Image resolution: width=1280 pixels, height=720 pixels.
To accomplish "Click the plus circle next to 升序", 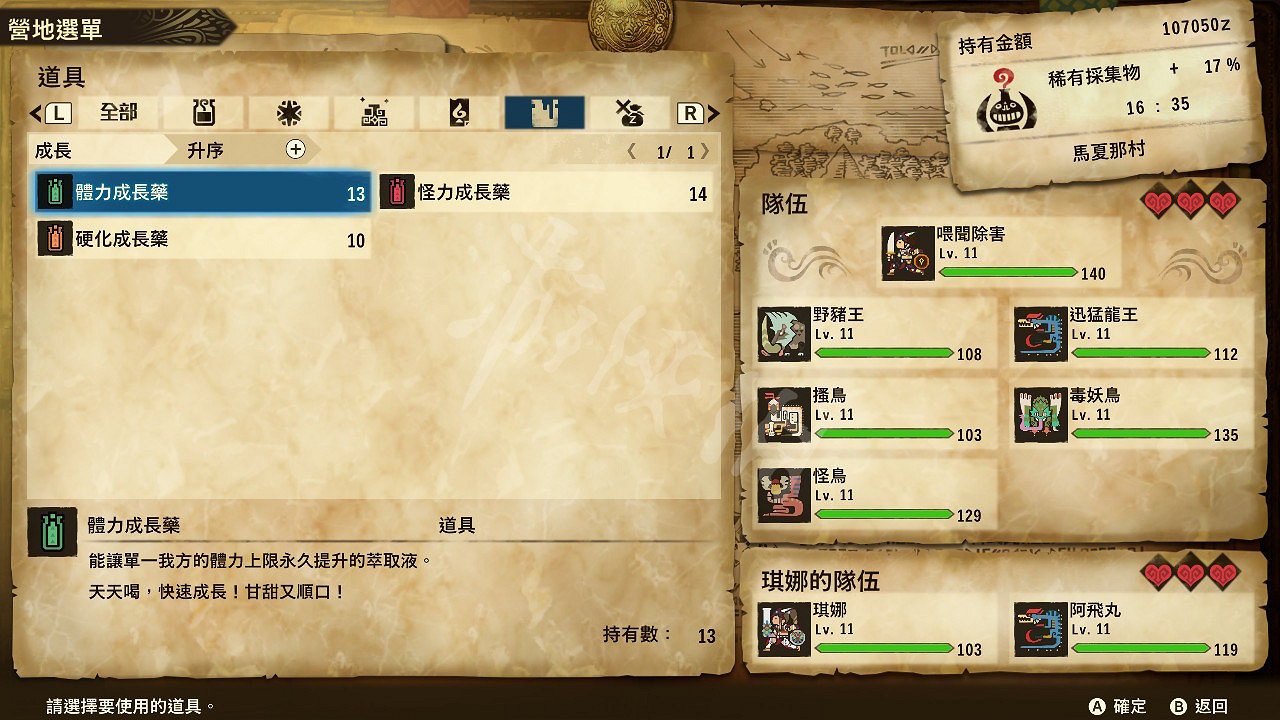I will coord(293,150).
